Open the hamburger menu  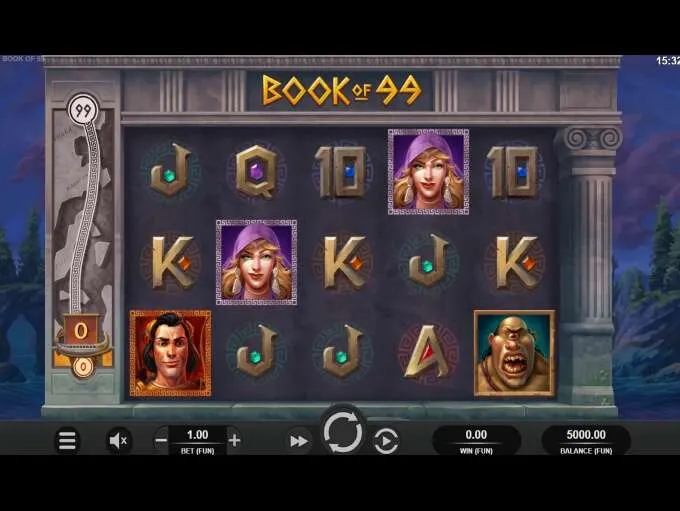(x=67, y=440)
